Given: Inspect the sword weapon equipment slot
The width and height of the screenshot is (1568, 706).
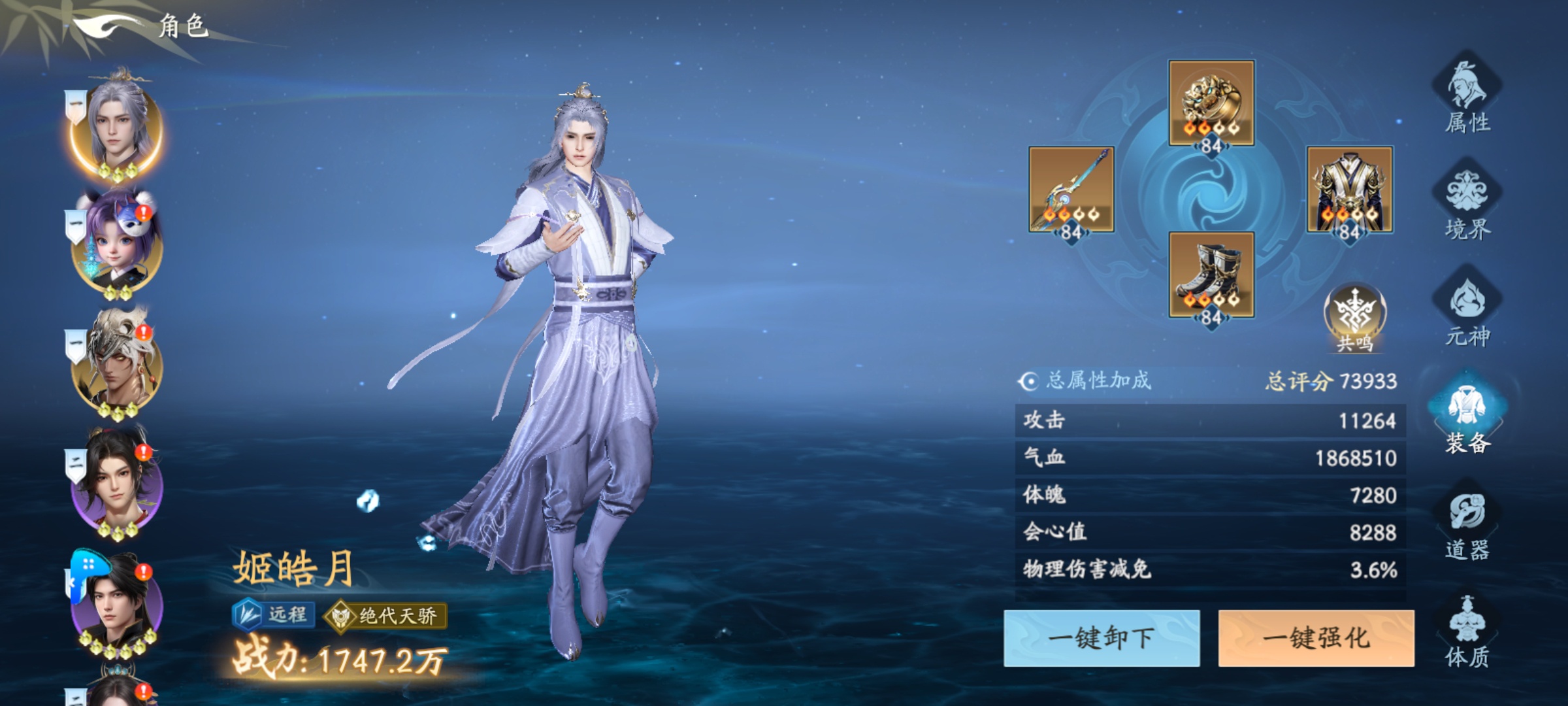Looking at the screenshot, I should tap(1071, 190).
